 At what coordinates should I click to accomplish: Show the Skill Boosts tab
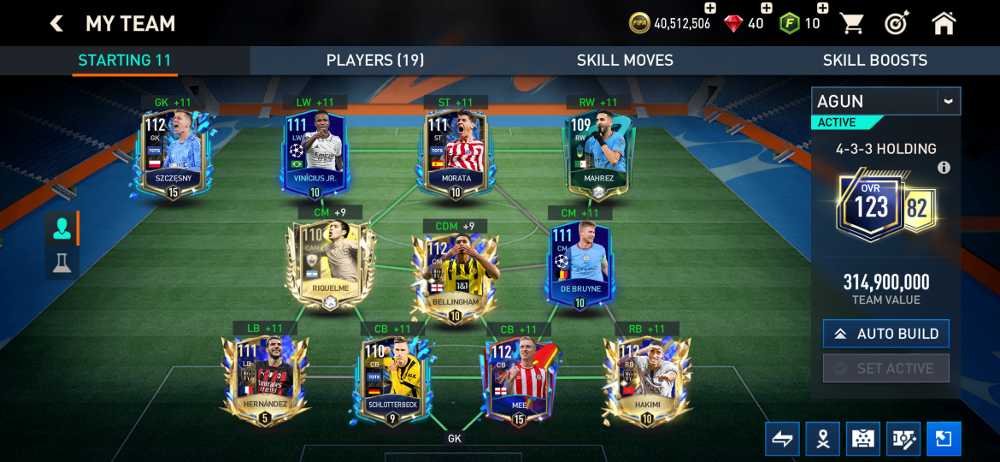coord(875,60)
